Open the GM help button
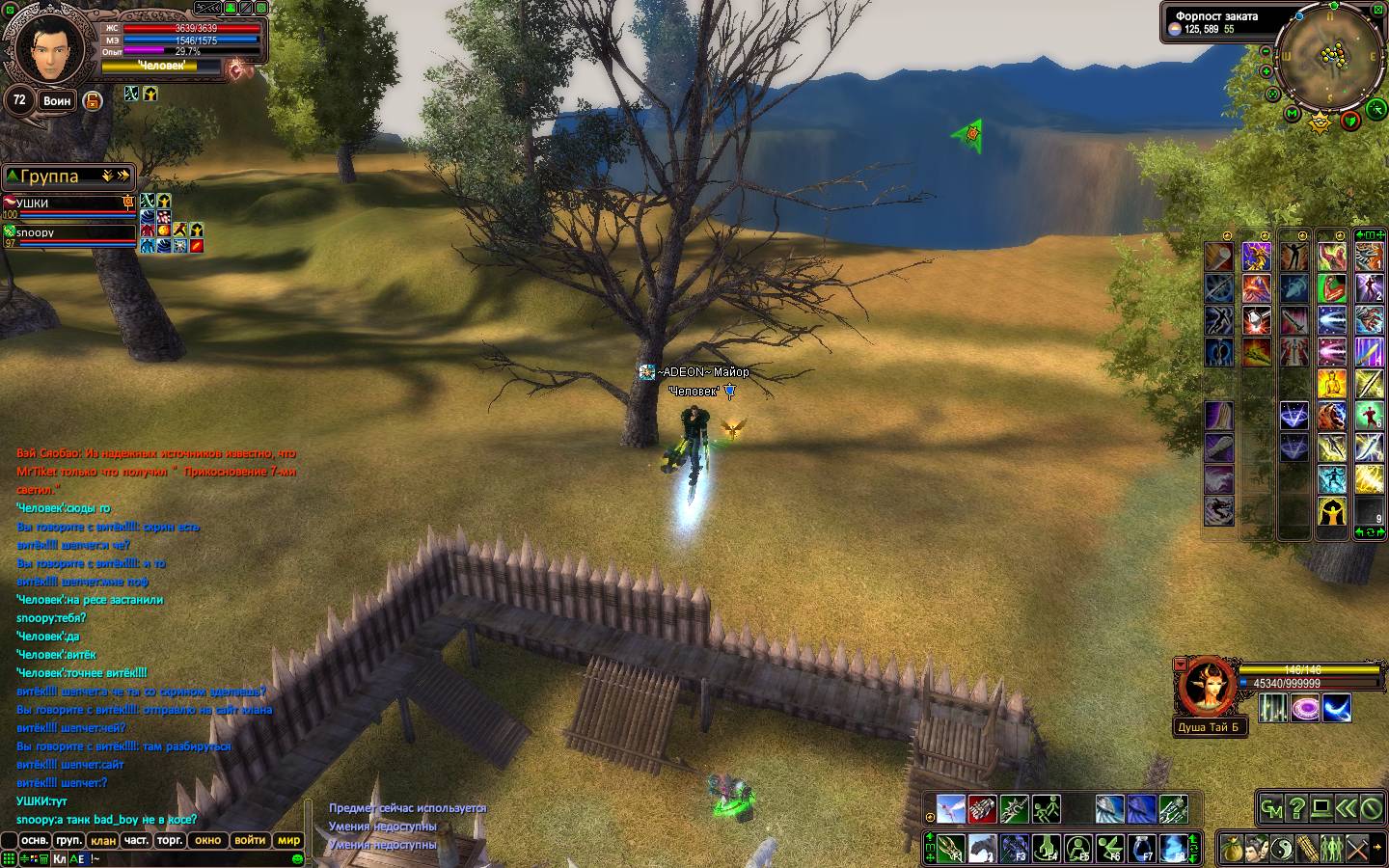1389x868 pixels. (1272, 809)
